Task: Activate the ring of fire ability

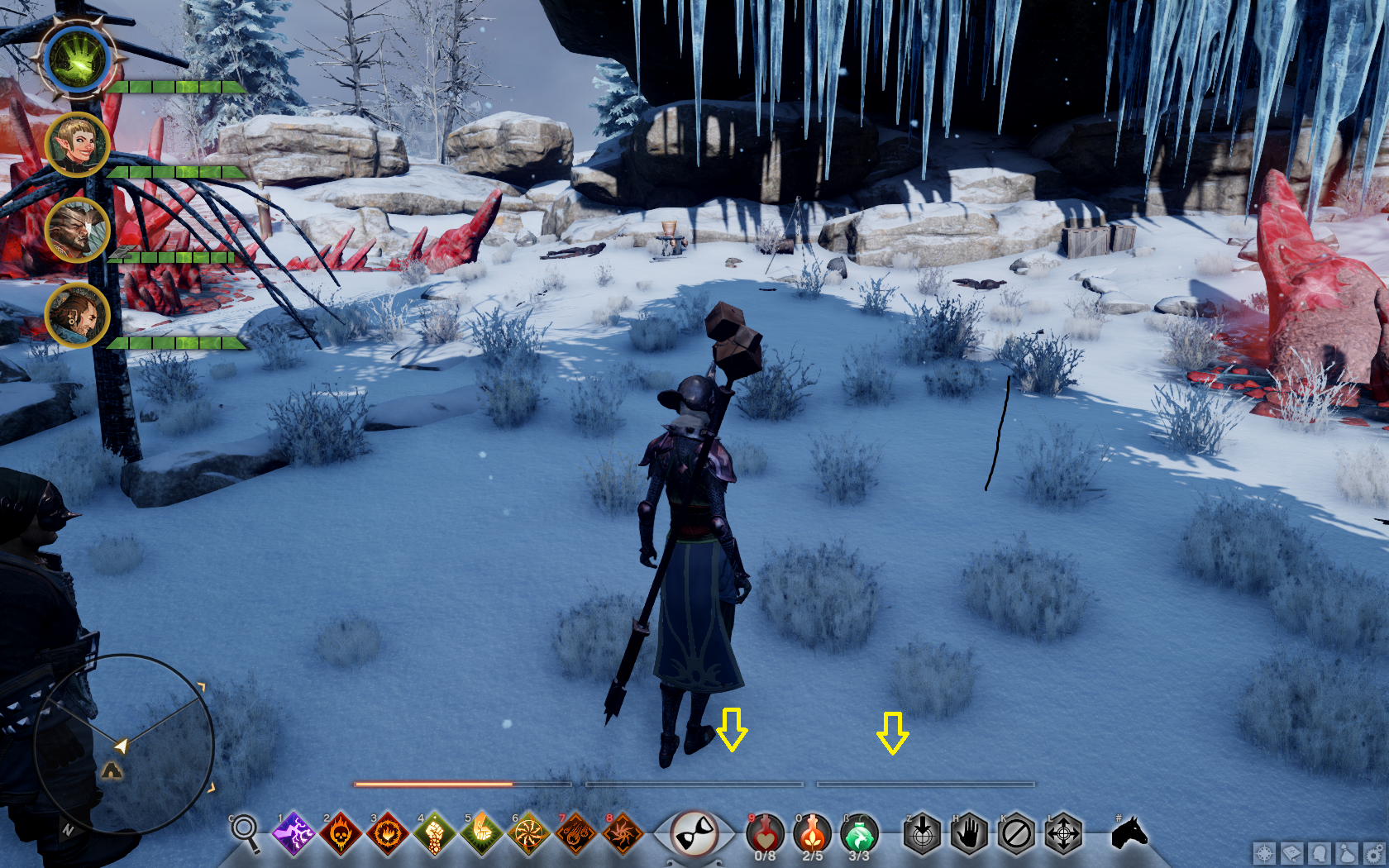Action: pyautogui.click(x=387, y=834)
